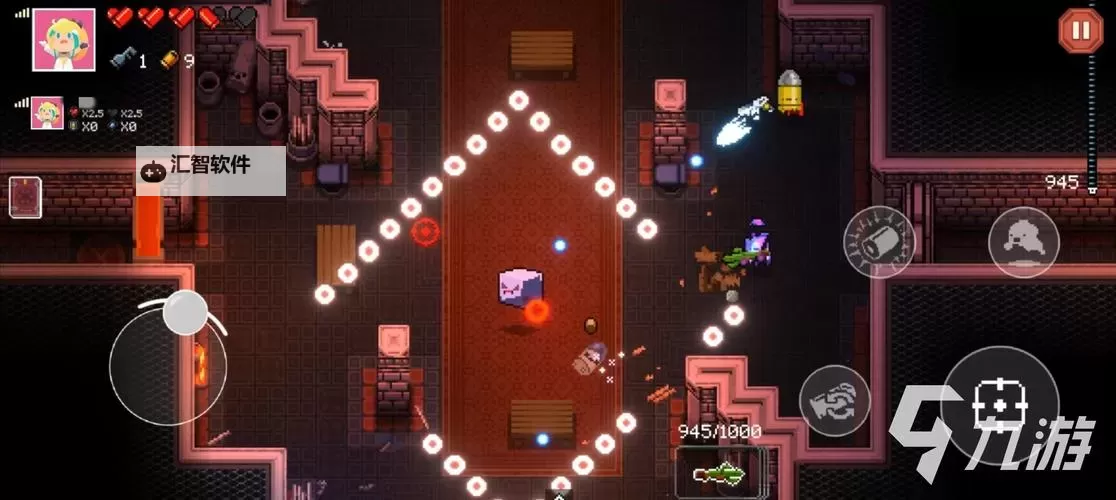Tap the crosshair fire button
Screen dimensions: 1116x500
point(999,405)
